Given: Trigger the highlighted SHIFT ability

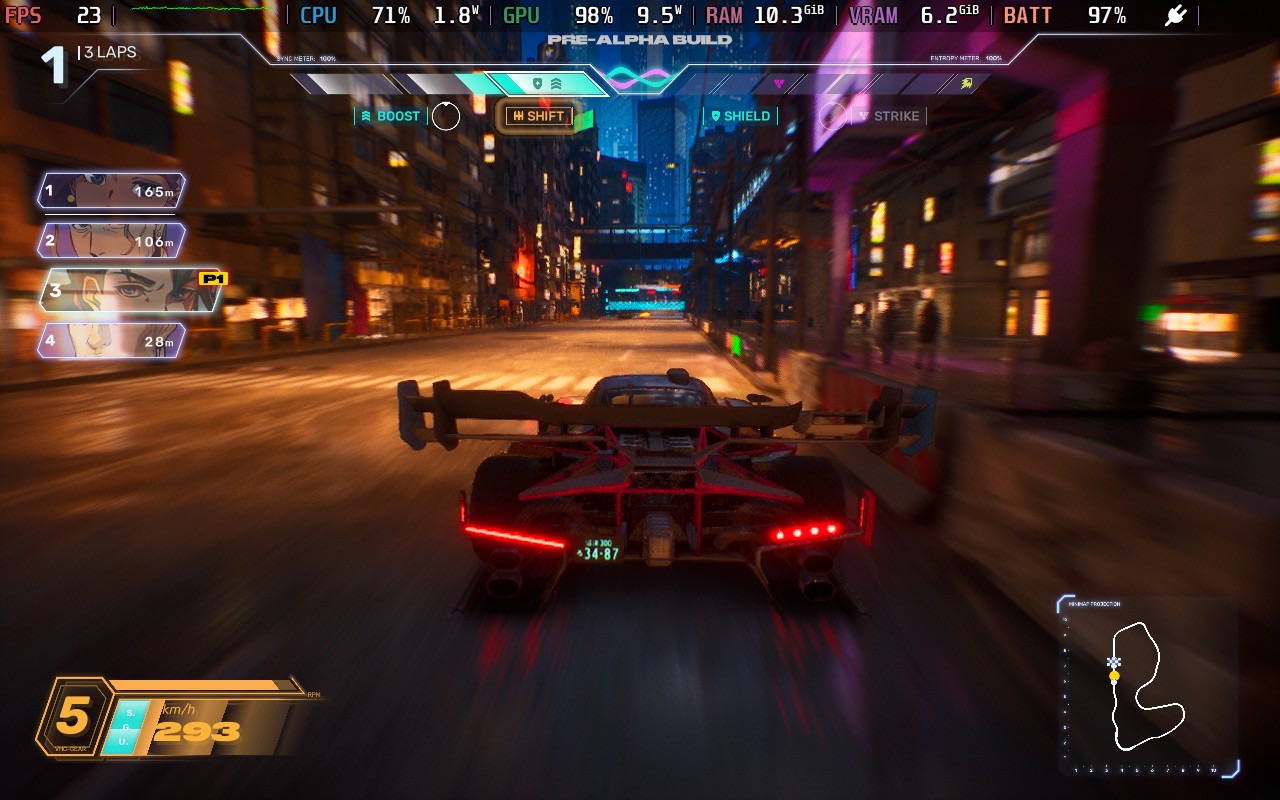Looking at the screenshot, I should pyautogui.click(x=538, y=116).
